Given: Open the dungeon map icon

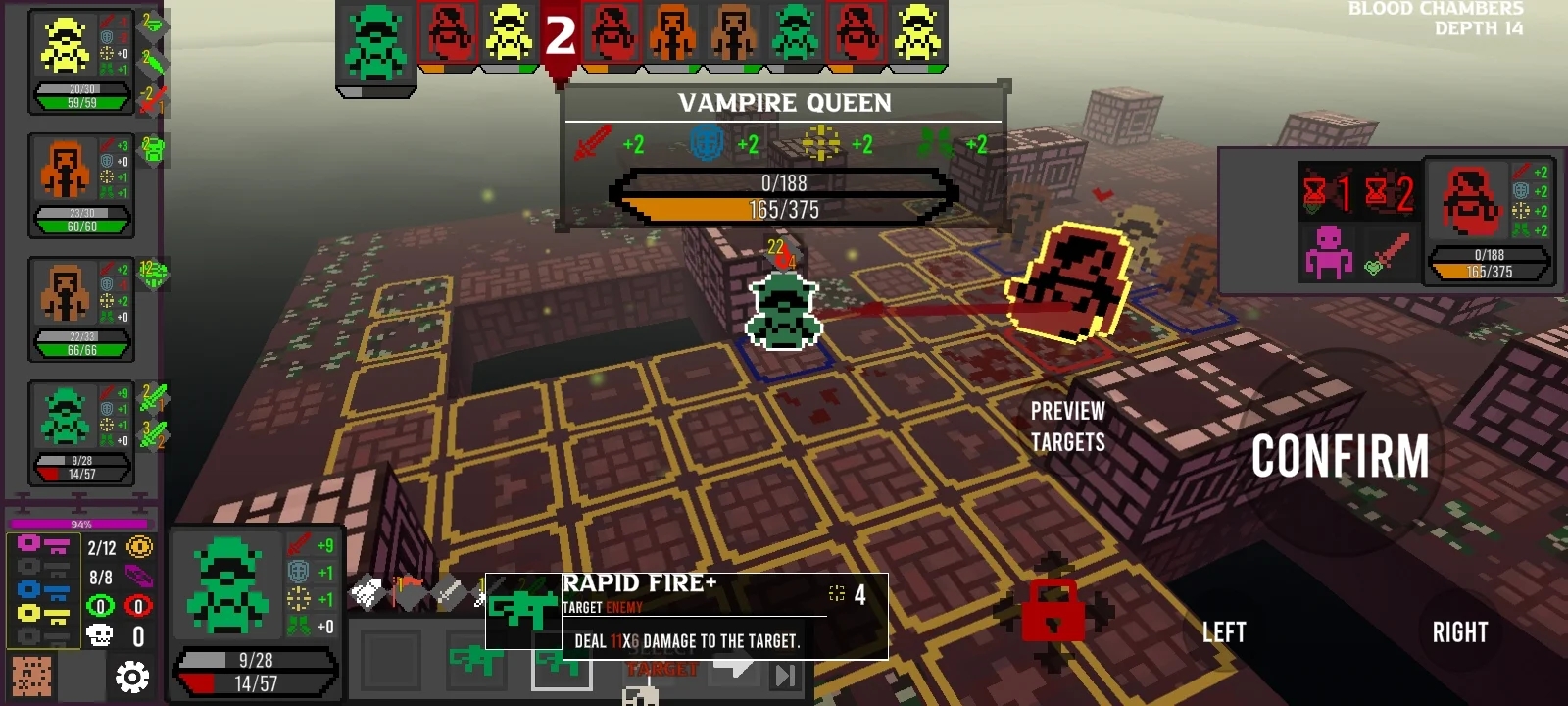Looking at the screenshot, I should click(x=31, y=677).
